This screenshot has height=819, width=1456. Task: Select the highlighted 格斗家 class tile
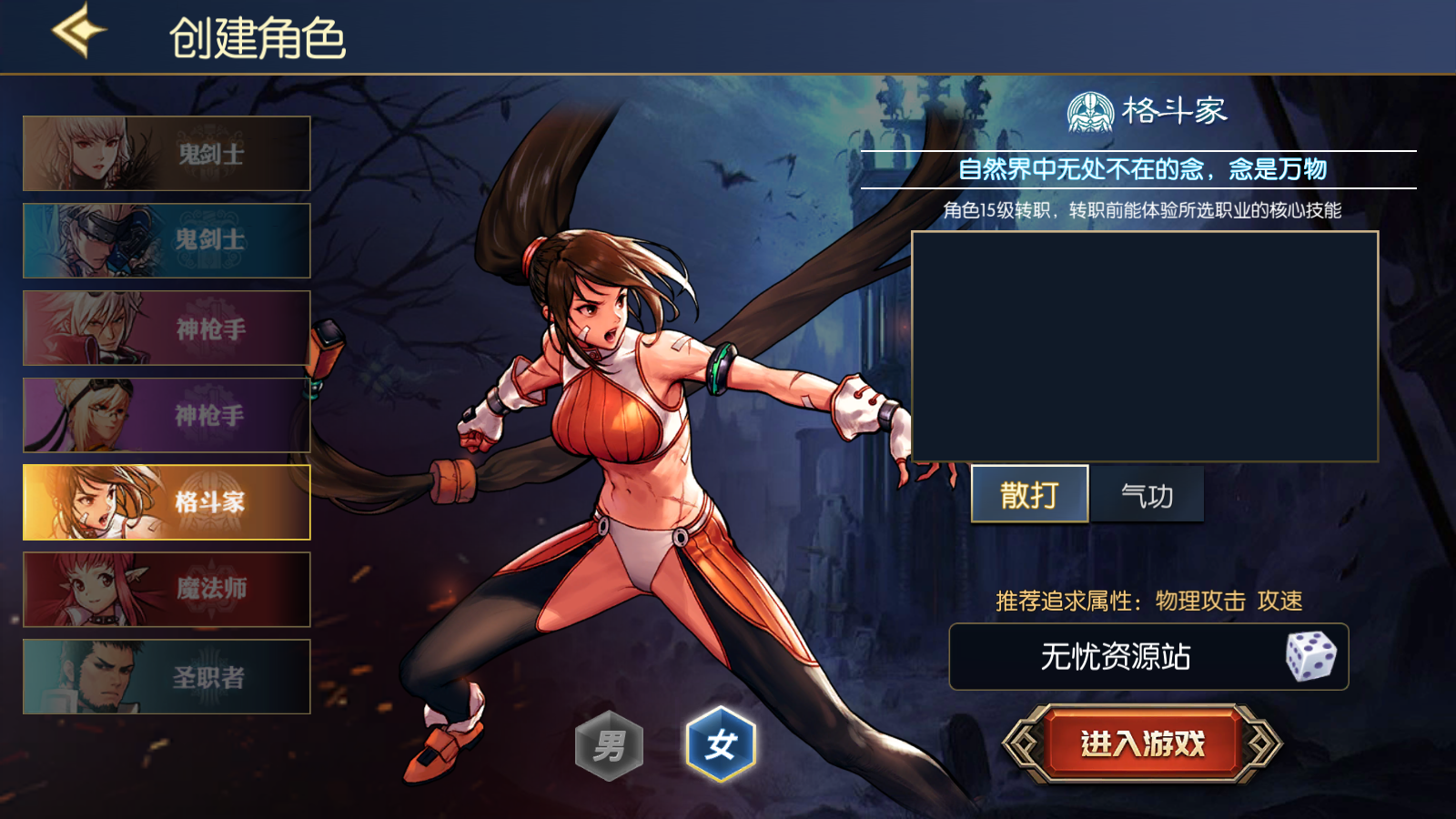167,502
